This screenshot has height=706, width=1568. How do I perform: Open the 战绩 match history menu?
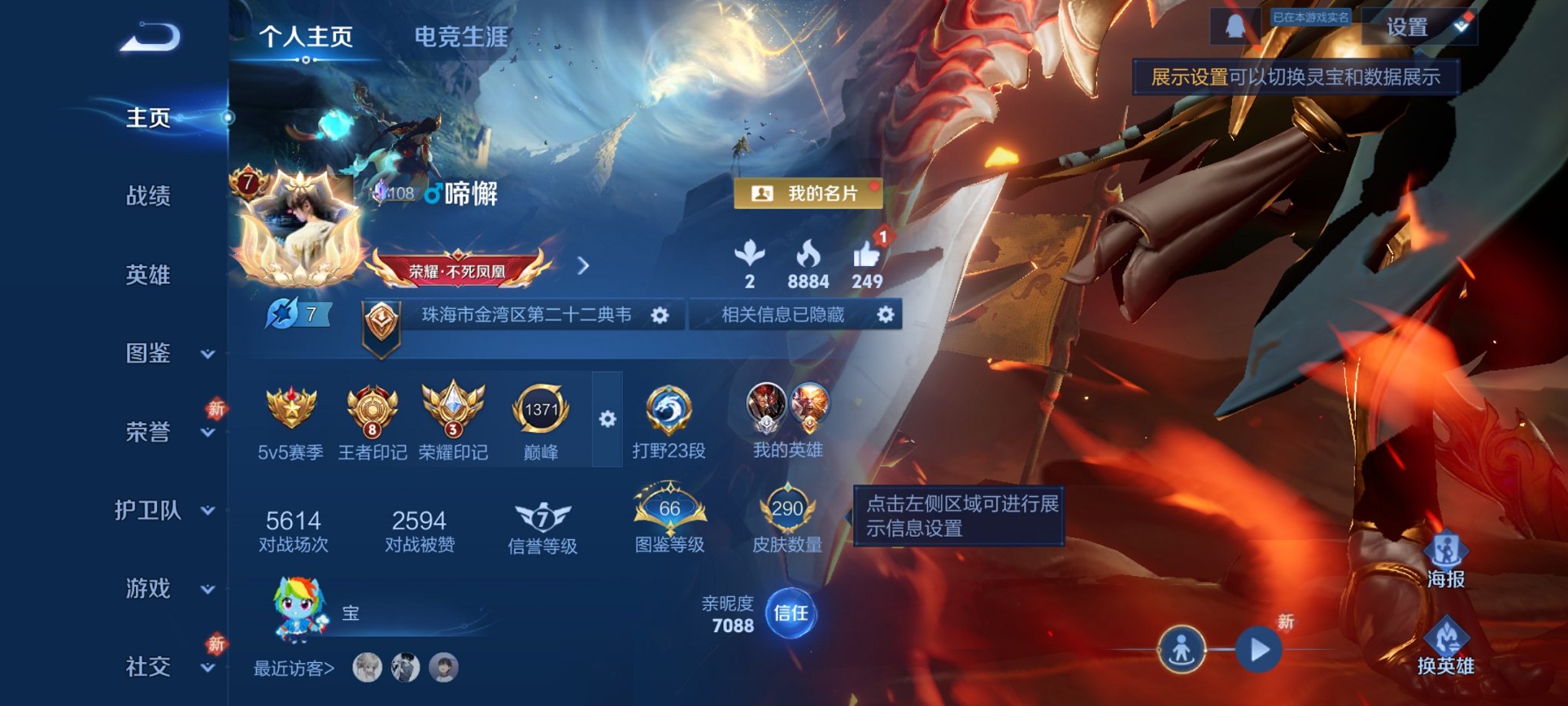[x=149, y=198]
